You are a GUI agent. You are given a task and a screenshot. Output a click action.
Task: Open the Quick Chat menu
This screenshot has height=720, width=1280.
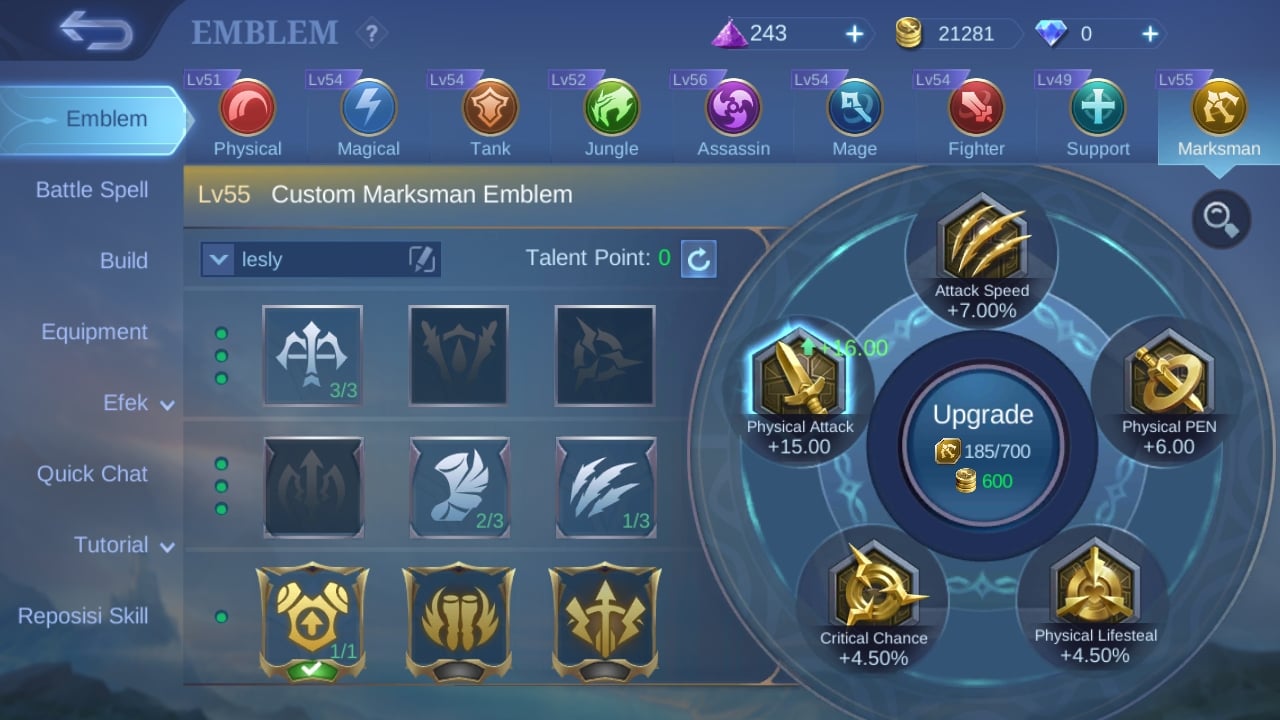coord(92,474)
